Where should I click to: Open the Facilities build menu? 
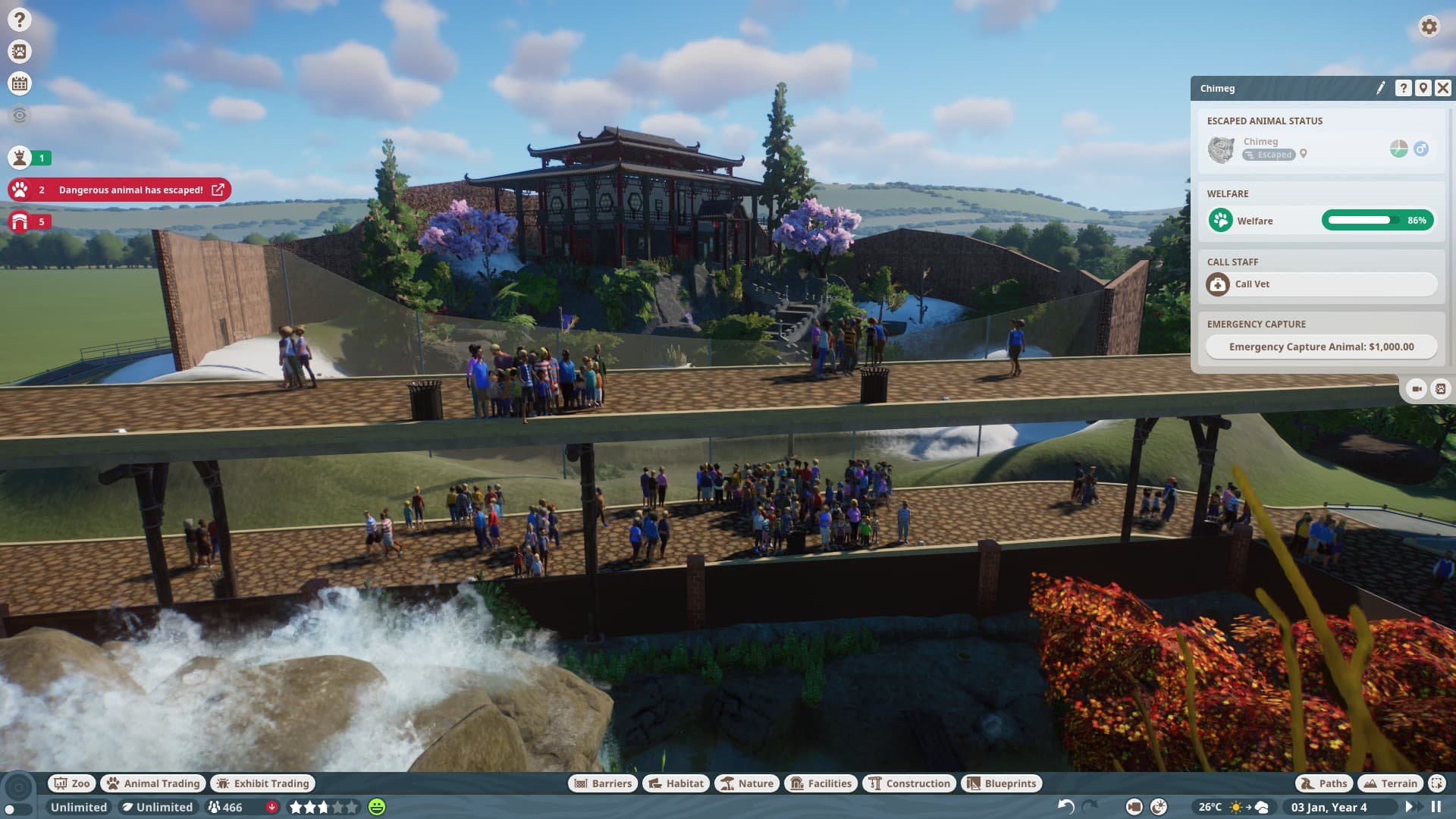(822, 783)
